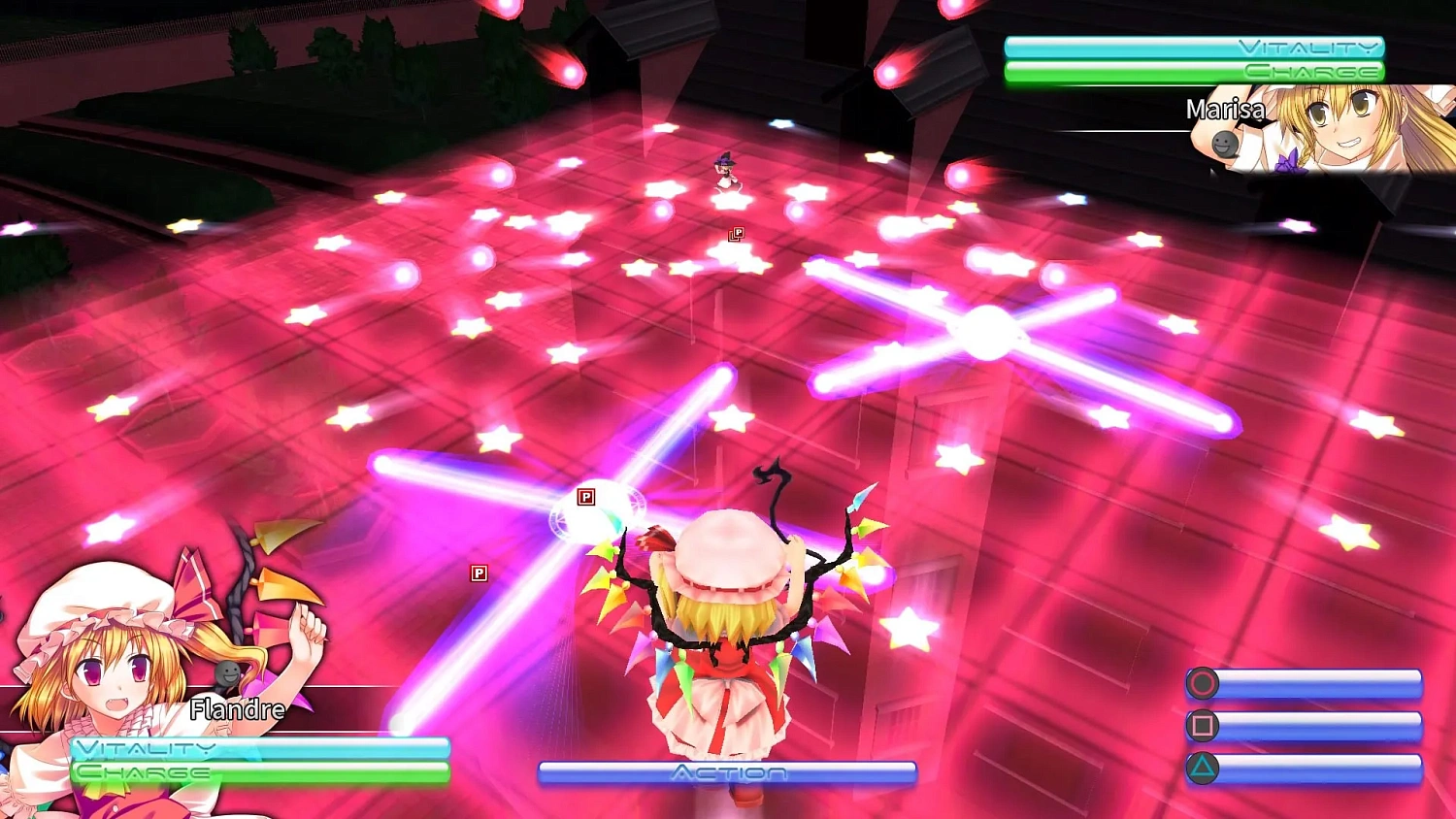This screenshot has width=1456, height=819.
Task: Click the Action gauge at bottom center
Action: coord(726,772)
